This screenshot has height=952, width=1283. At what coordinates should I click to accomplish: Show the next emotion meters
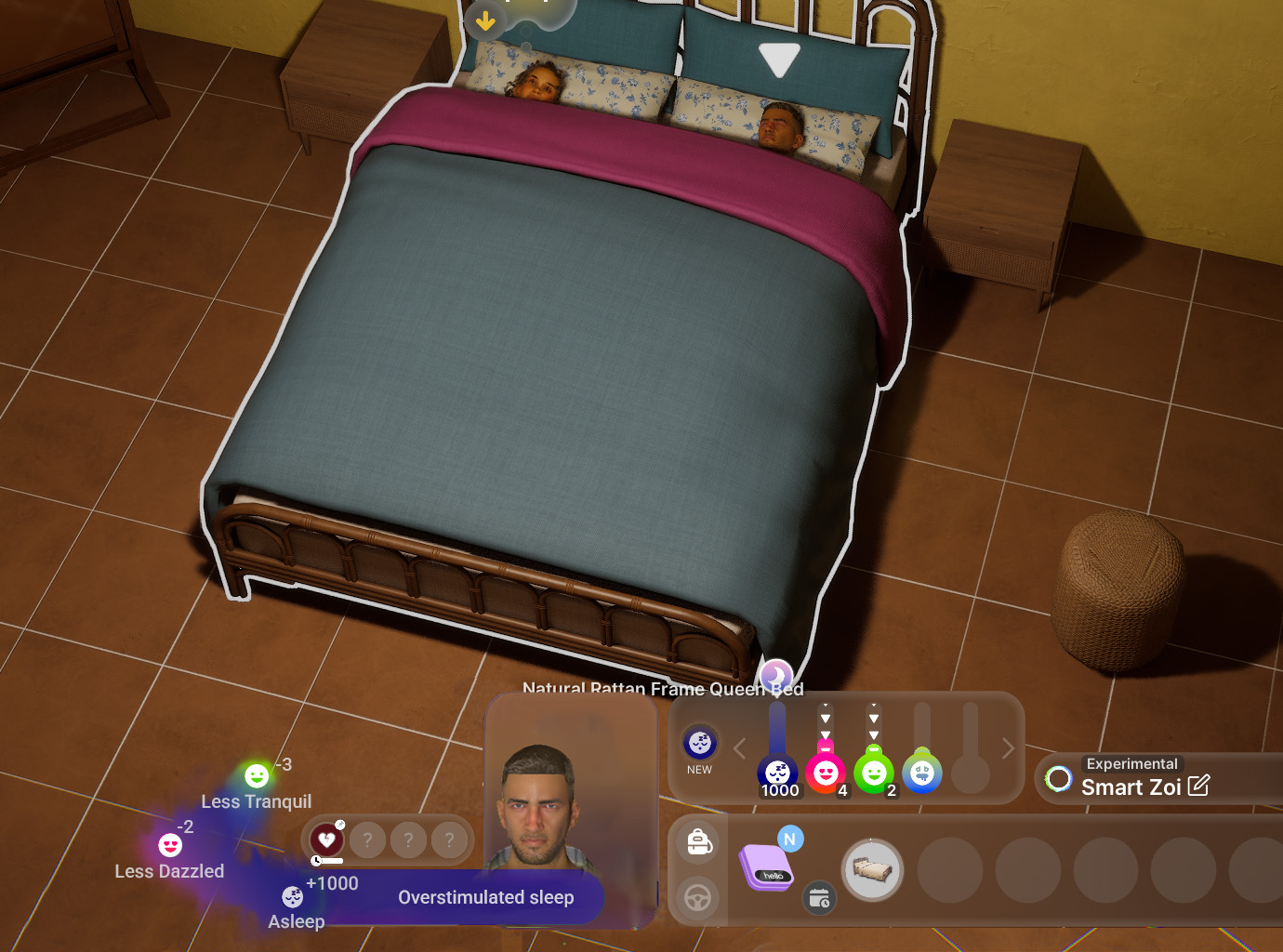click(x=1008, y=748)
